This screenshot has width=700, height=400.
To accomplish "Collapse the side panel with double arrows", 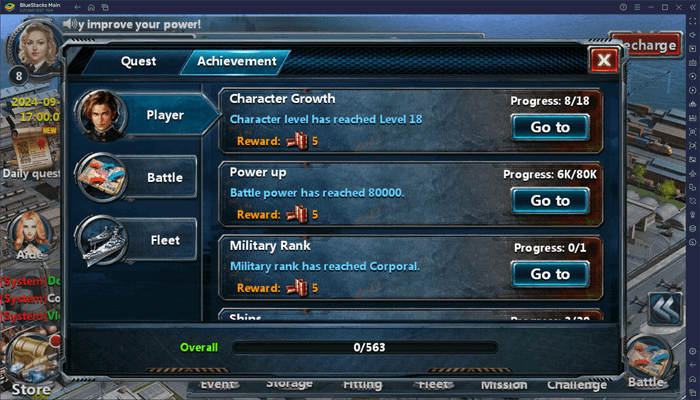I will click(x=663, y=309).
